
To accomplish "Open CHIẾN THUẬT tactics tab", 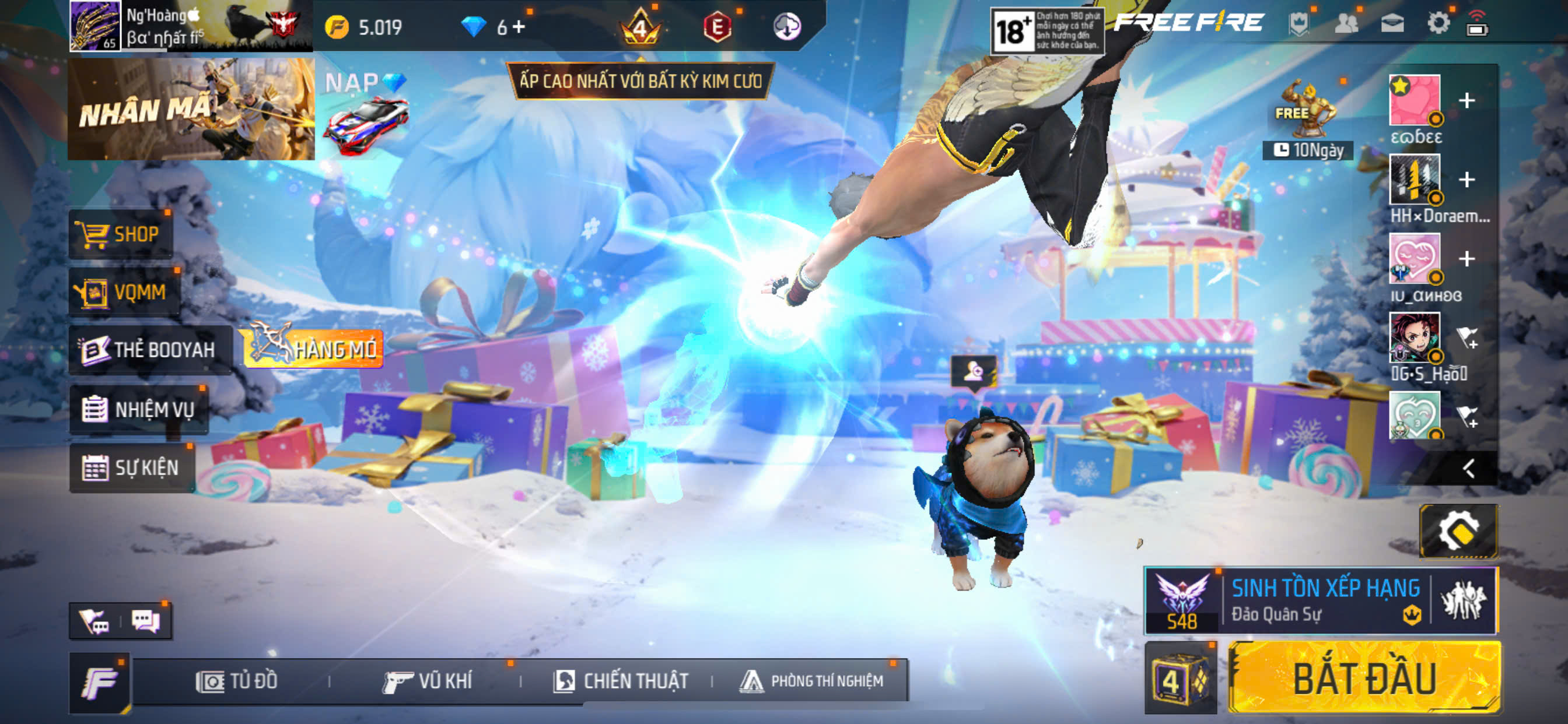I will (x=621, y=681).
